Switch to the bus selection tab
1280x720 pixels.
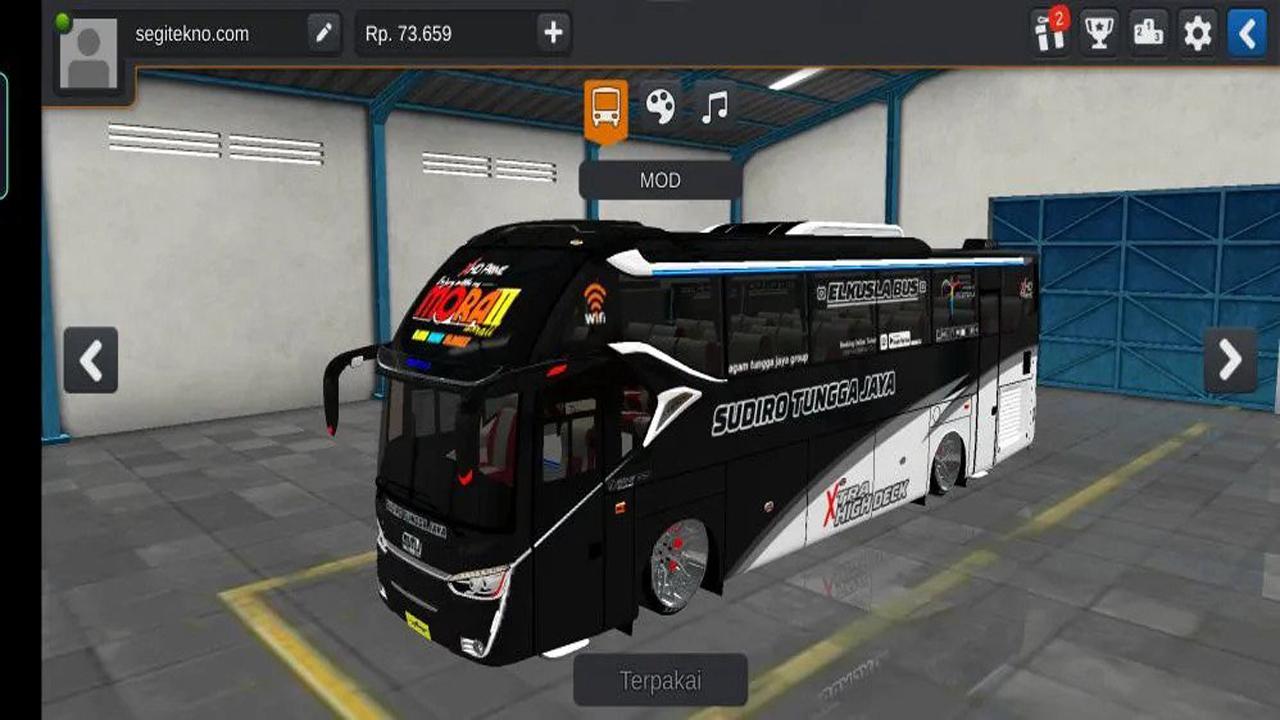click(x=606, y=107)
